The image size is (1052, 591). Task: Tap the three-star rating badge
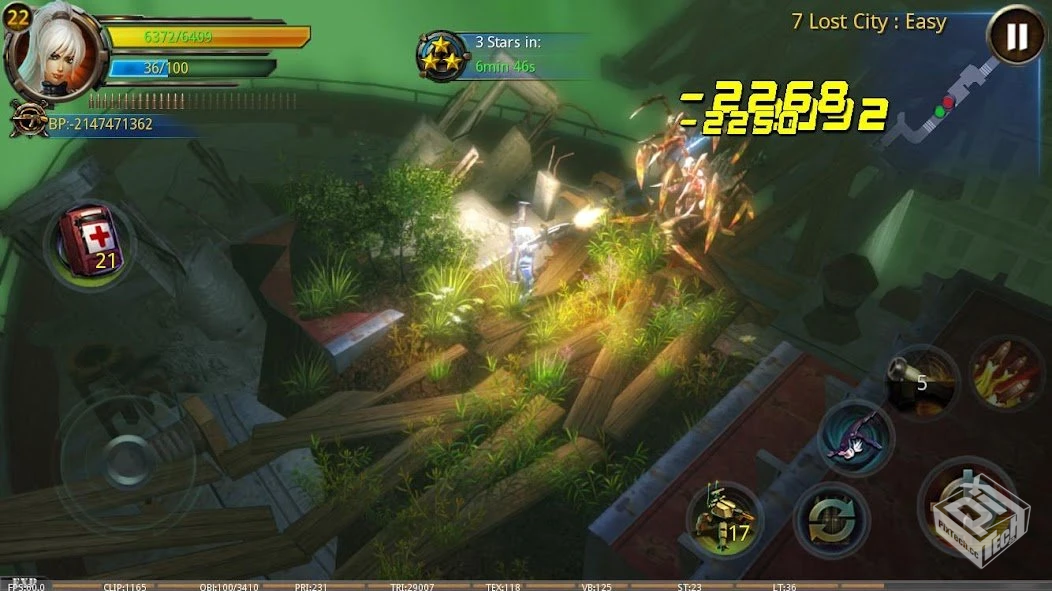(441, 56)
